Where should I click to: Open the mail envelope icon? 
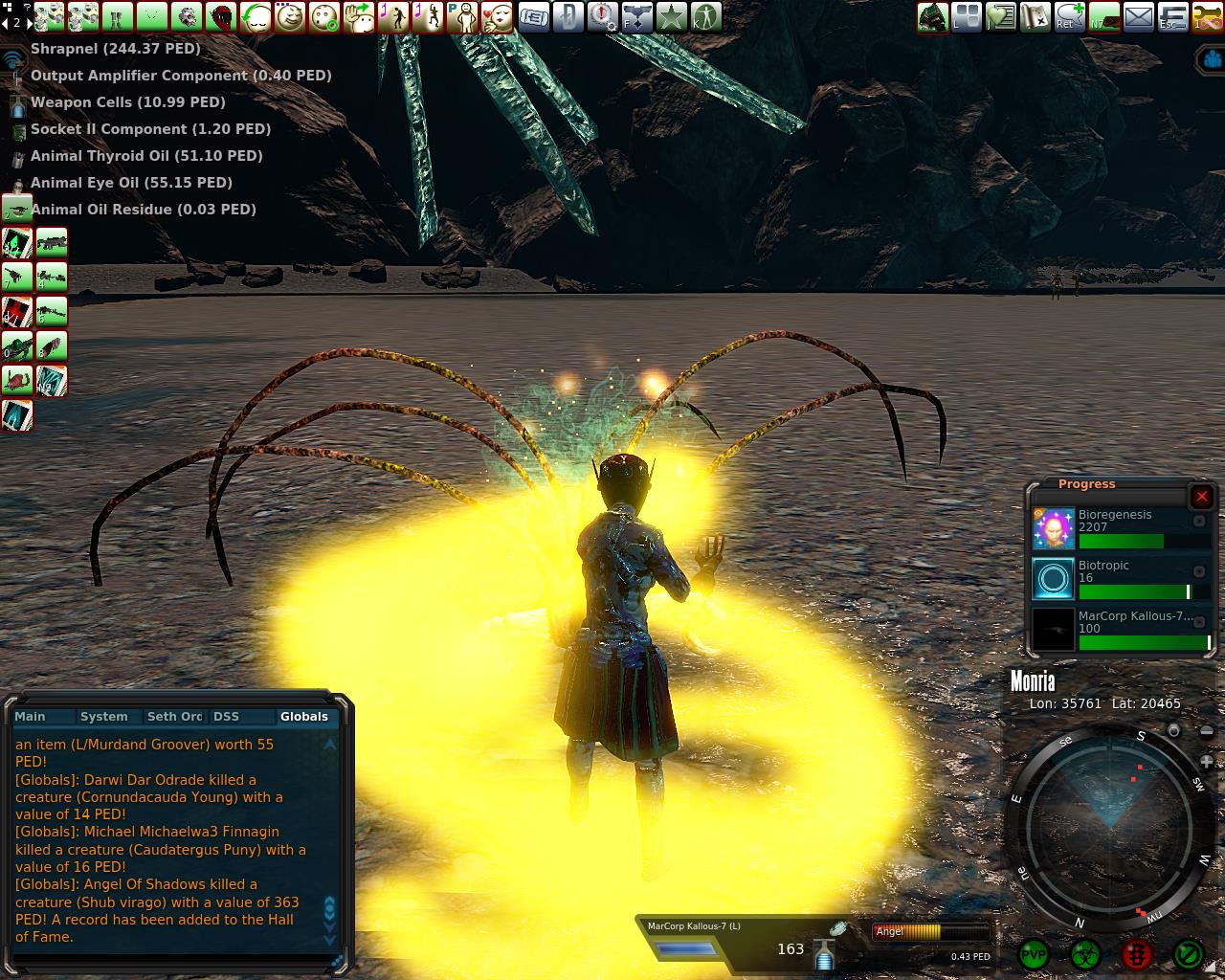1139,16
